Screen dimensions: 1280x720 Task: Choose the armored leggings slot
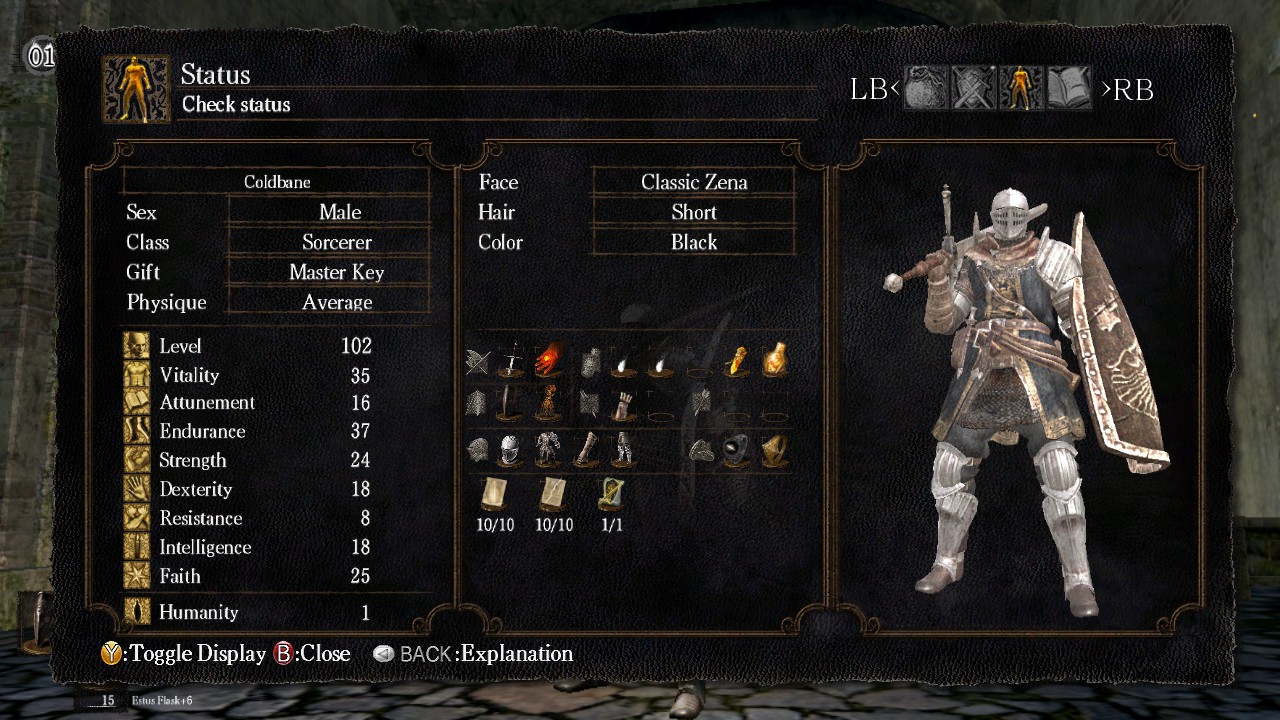pos(622,449)
